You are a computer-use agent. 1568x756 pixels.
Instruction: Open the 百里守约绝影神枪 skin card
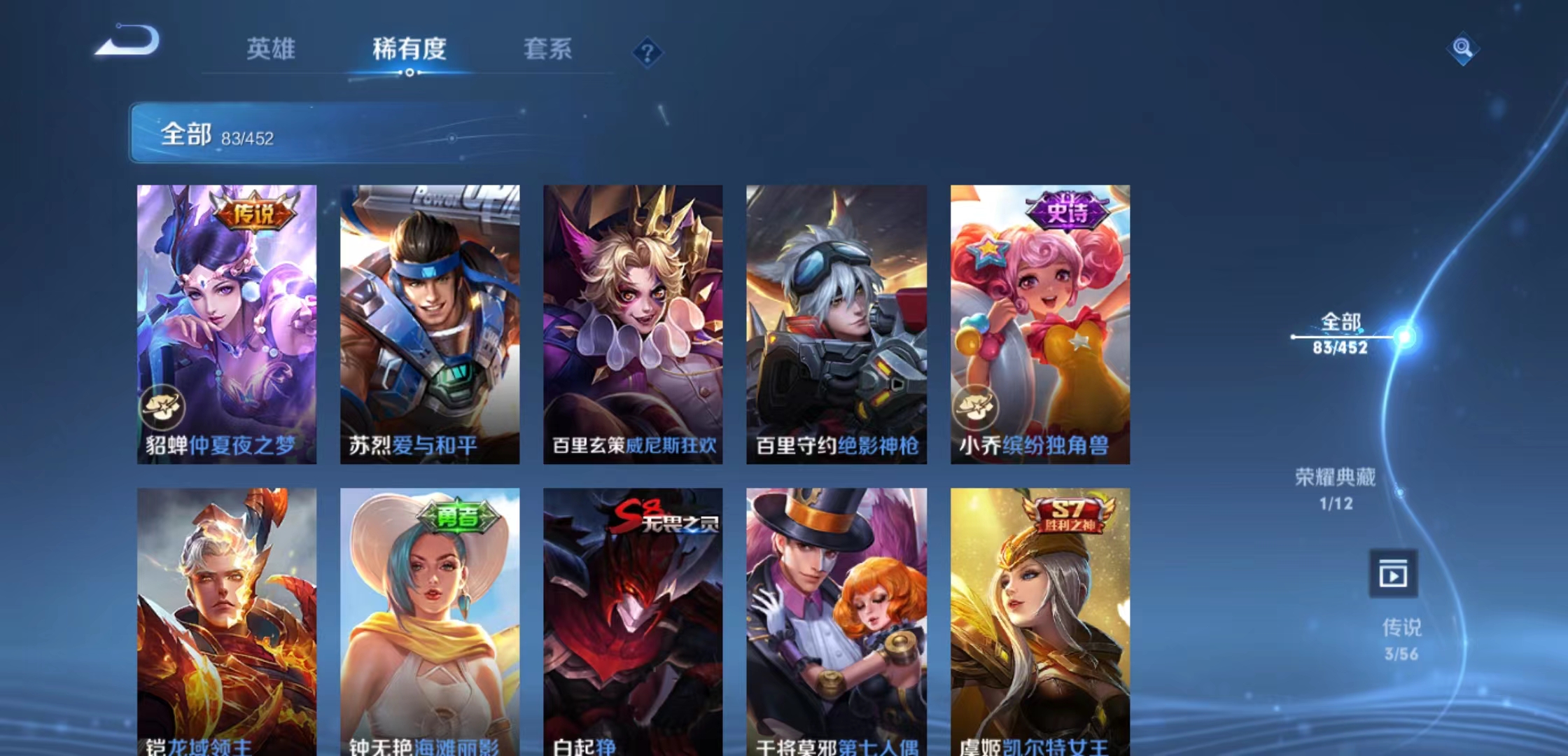point(835,322)
